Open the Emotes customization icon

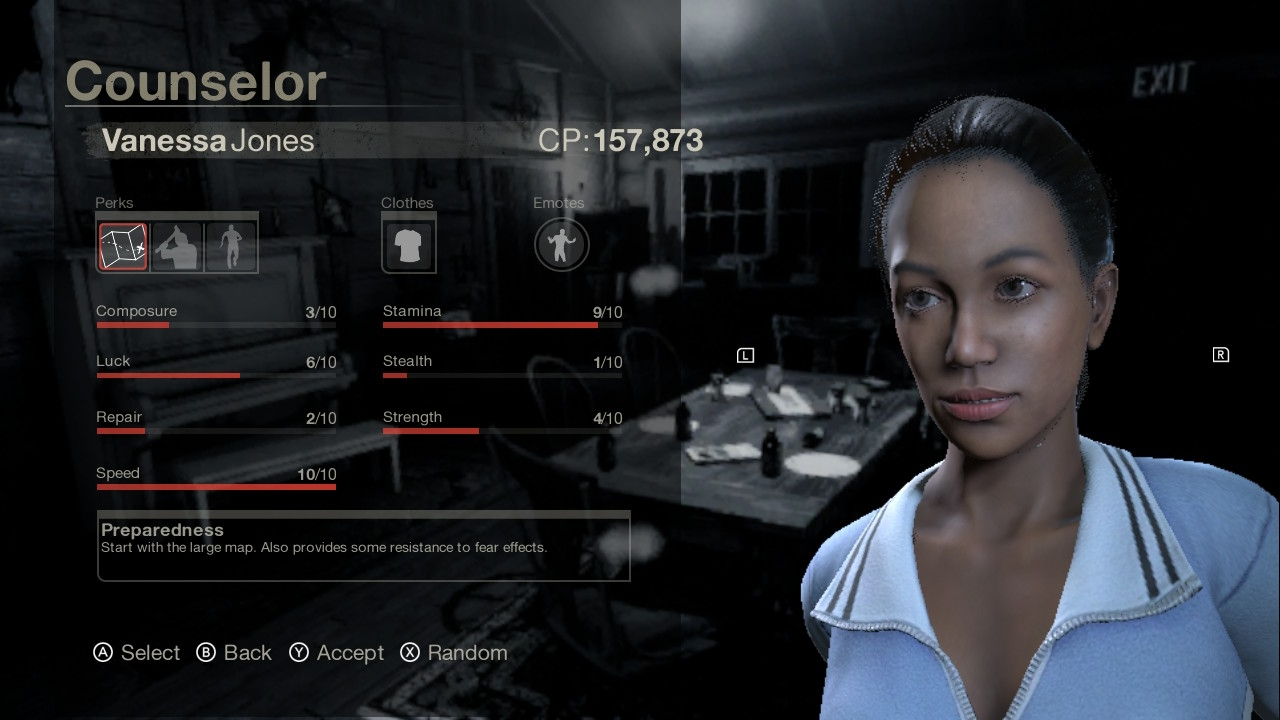(x=561, y=244)
